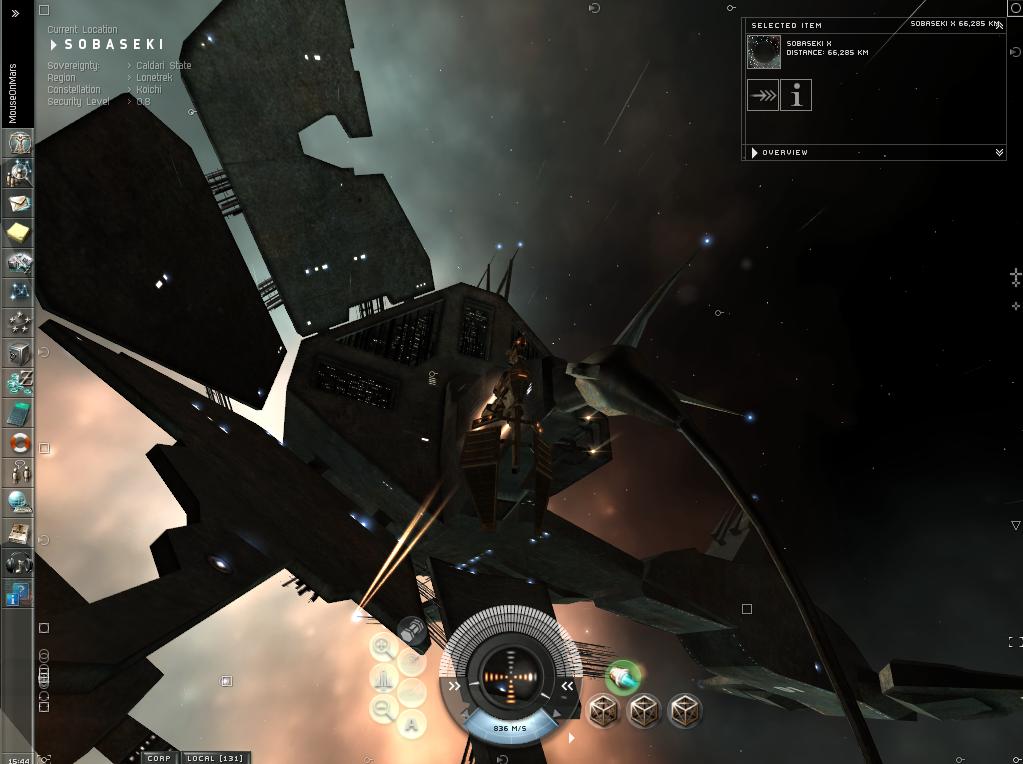The width and height of the screenshot is (1023, 764).
Task: Open the blue question mark info icon
Action: coord(18,595)
